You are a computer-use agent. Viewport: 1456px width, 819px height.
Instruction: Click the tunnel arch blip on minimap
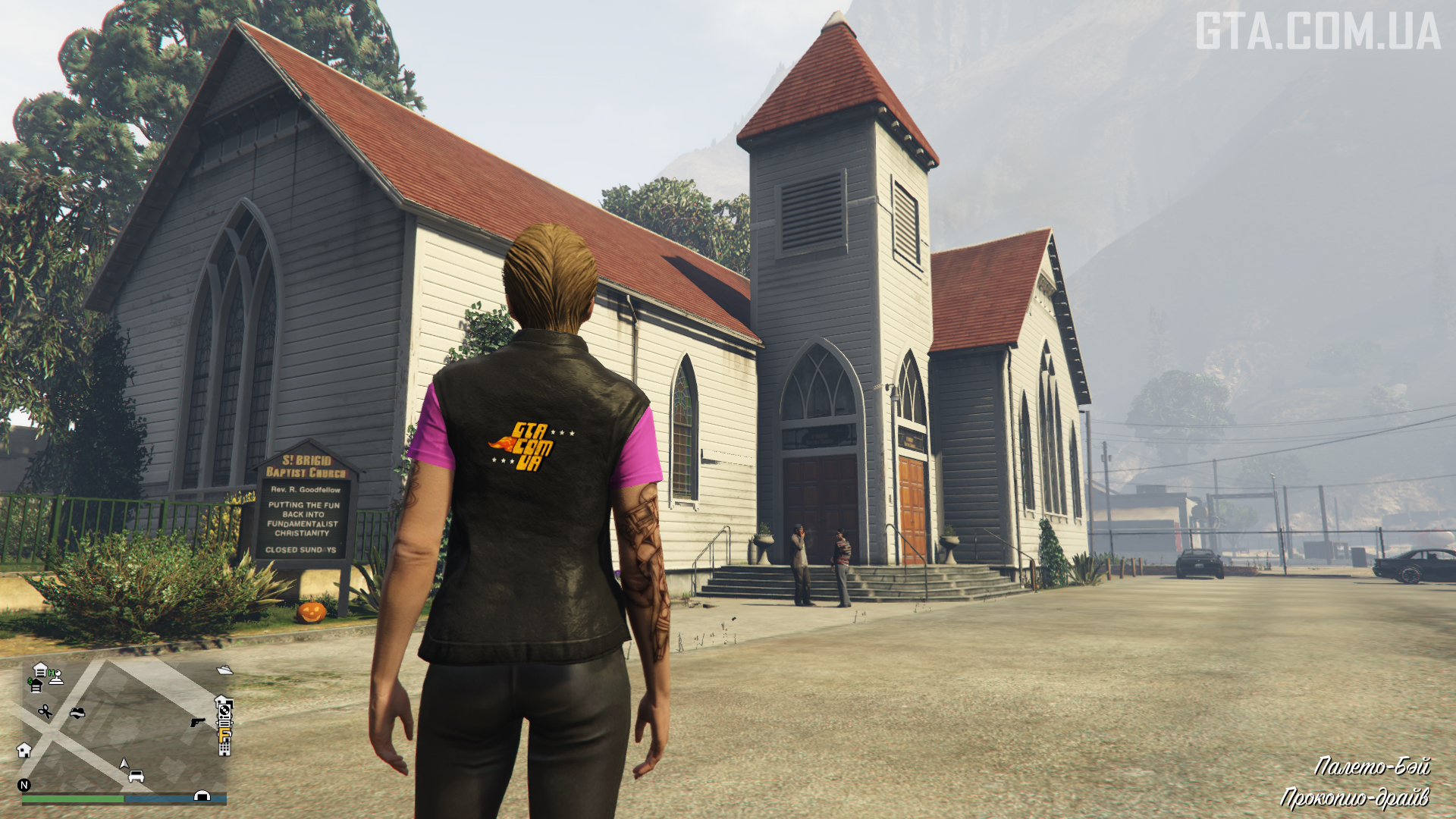(x=202, y=795)
